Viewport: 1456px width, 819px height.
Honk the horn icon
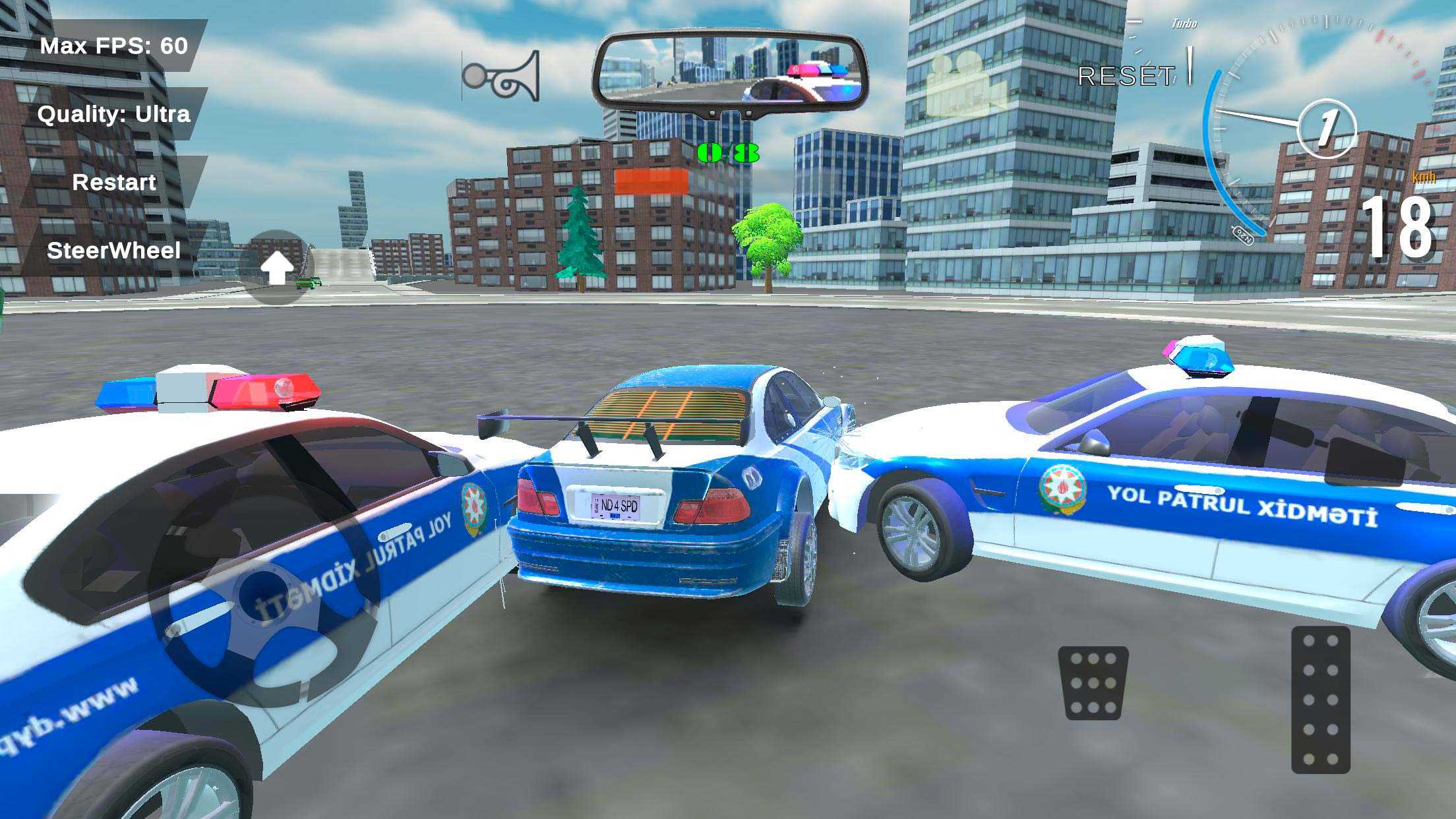(x=502, y=76)
